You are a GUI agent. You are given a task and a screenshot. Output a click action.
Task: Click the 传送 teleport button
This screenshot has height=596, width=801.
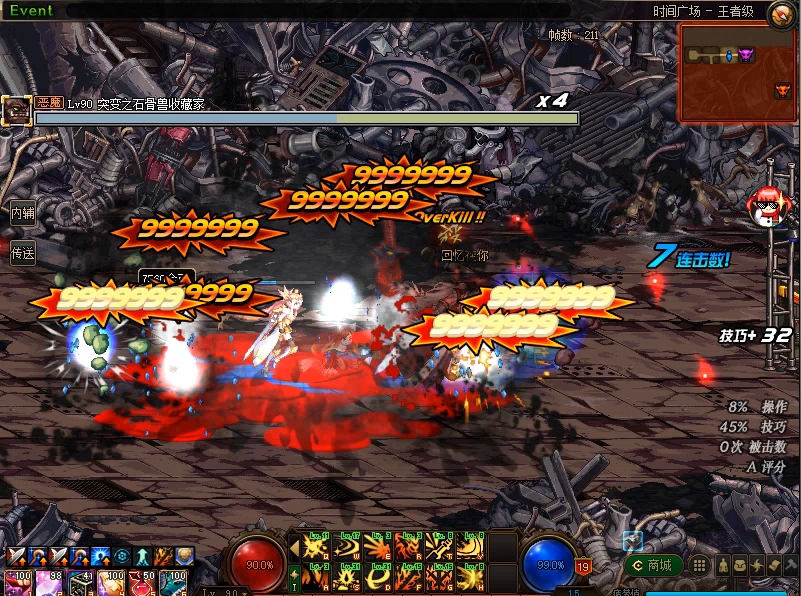[x=22, y=253]
